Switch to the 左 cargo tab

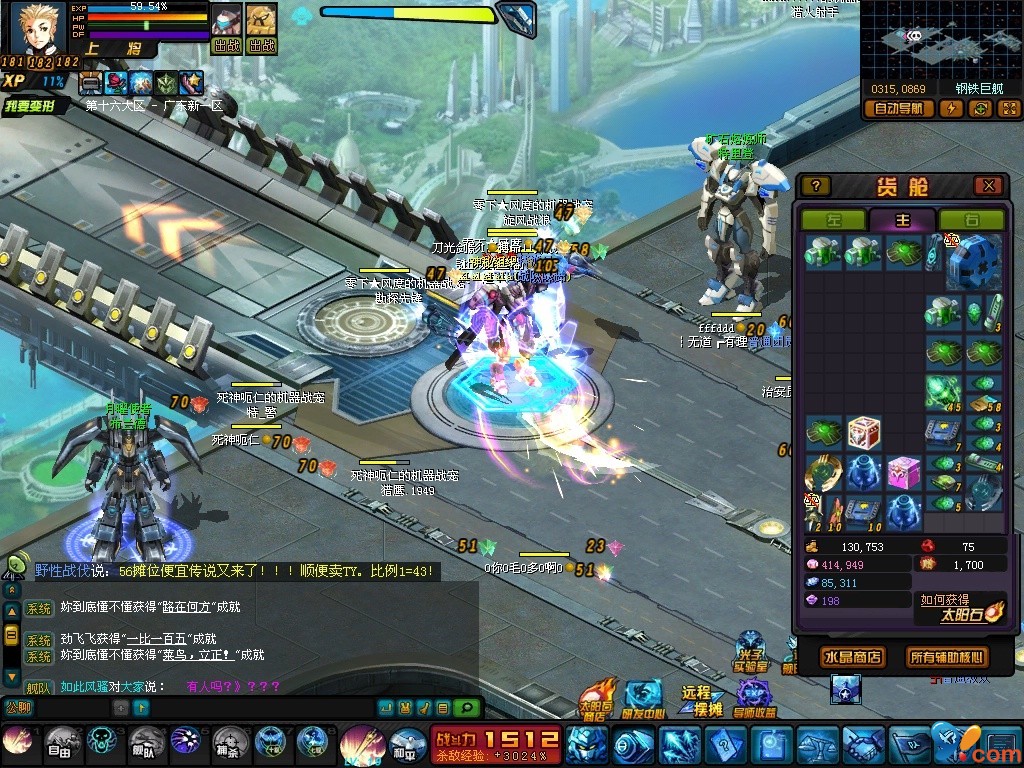pos(833,220)
